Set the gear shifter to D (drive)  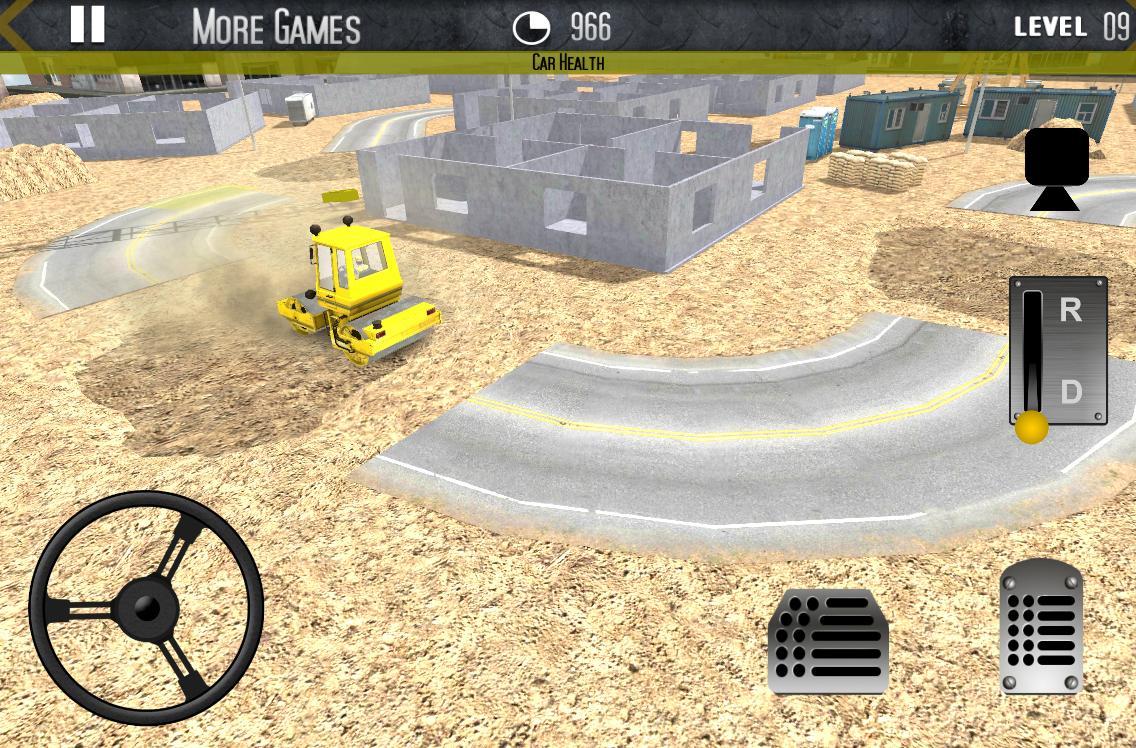point(1070,392)
